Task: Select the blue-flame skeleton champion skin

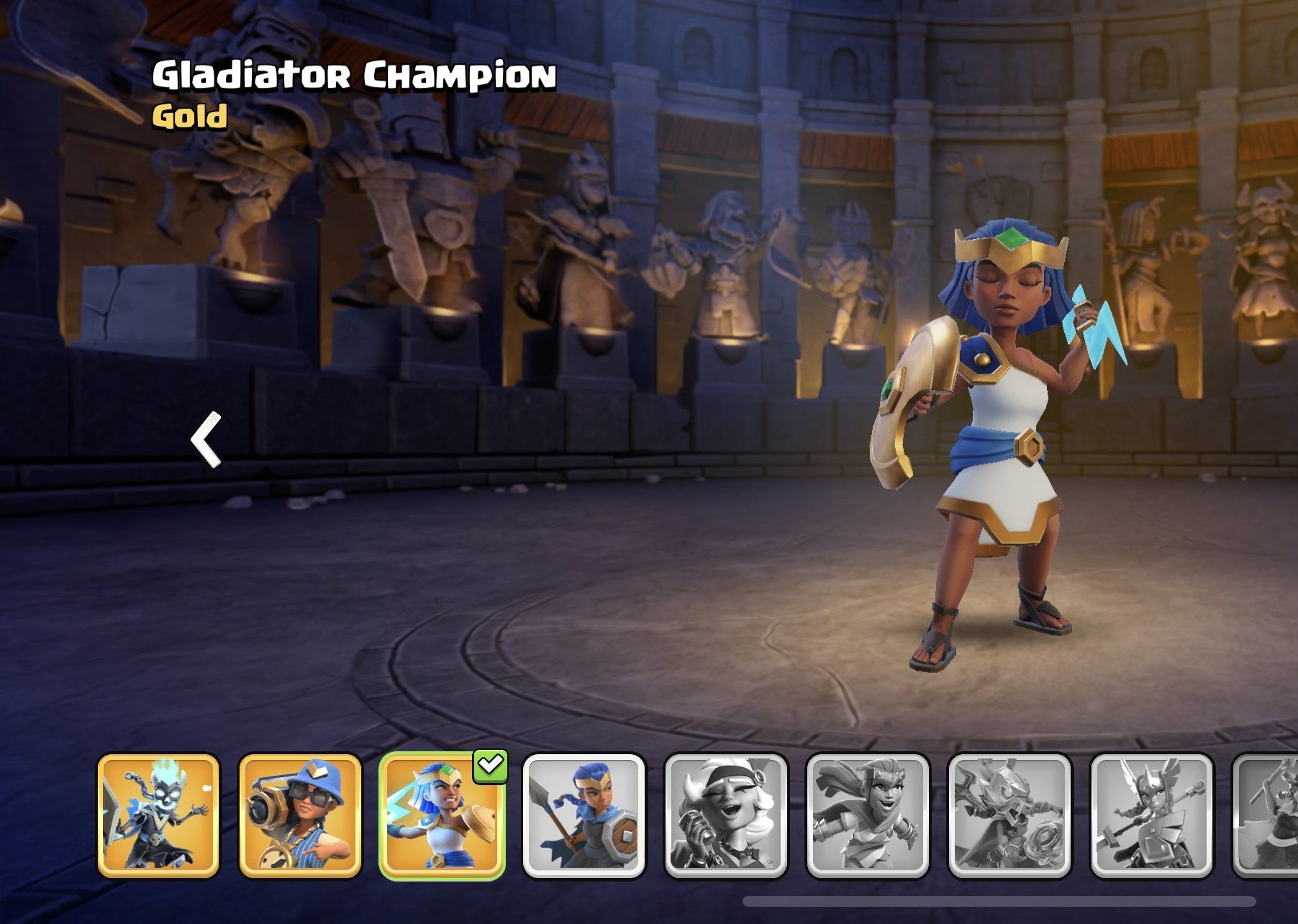Action: point(158,816)
